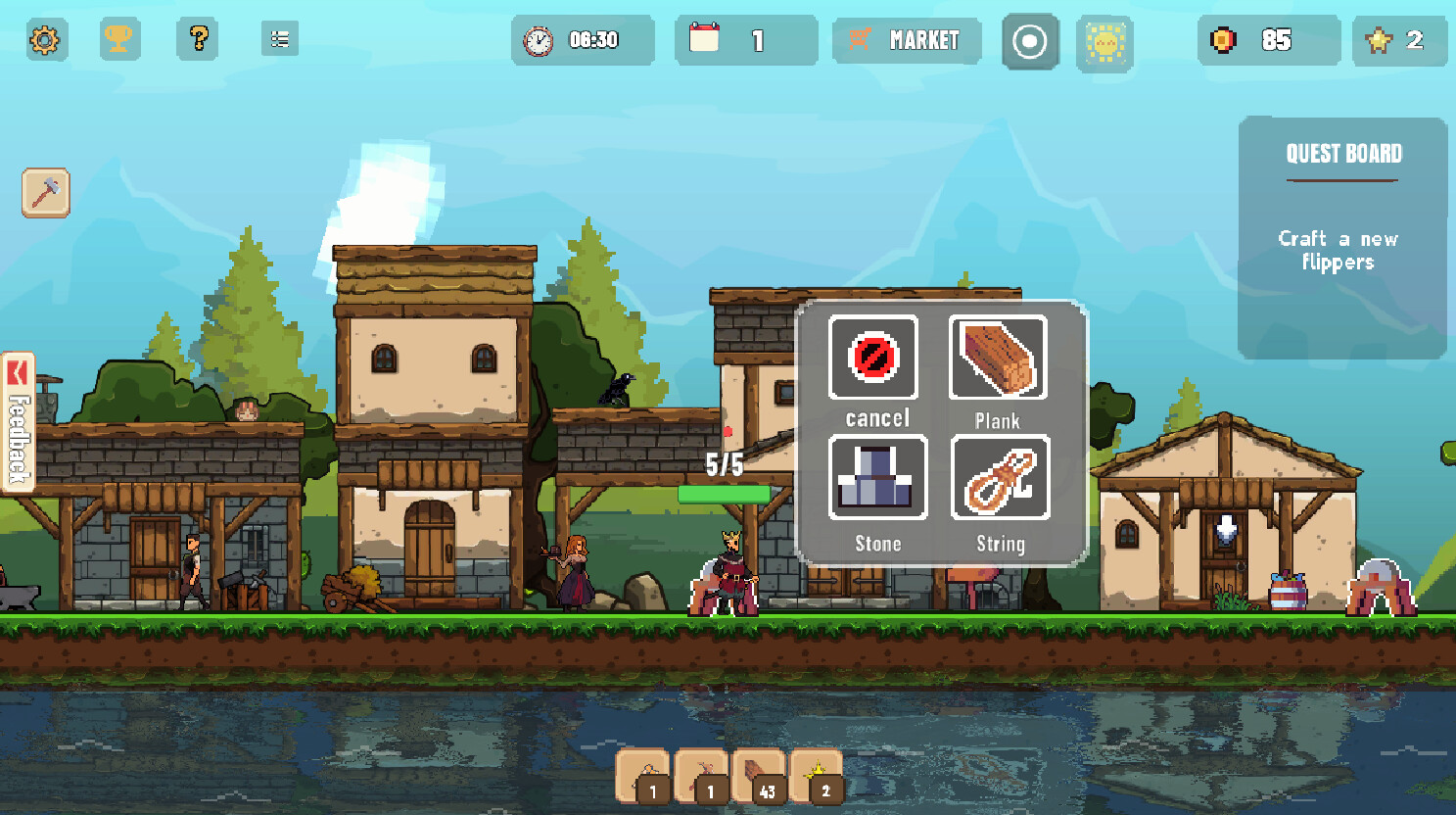Click the star counter showing 2

(x=1398, y=41)
